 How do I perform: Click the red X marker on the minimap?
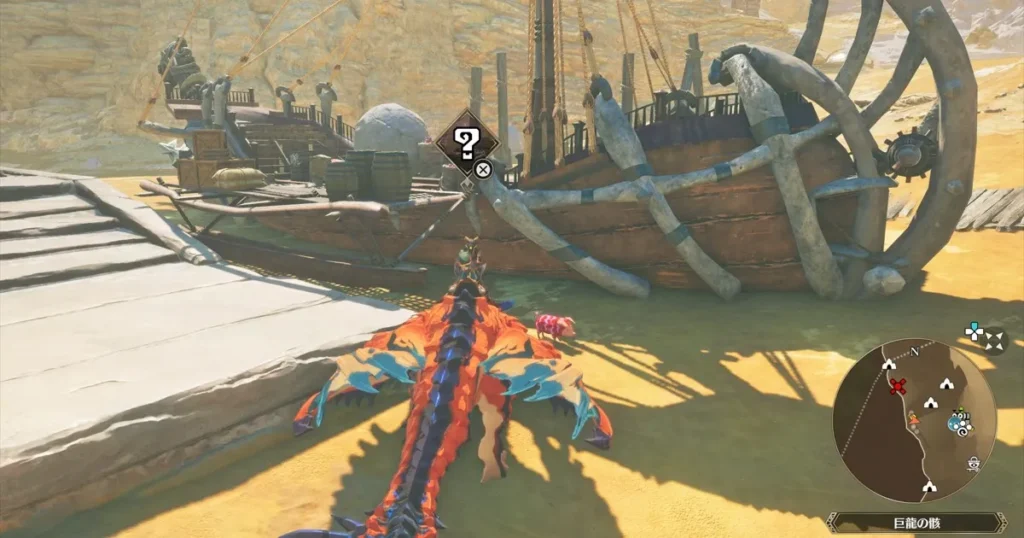[897, 386]
